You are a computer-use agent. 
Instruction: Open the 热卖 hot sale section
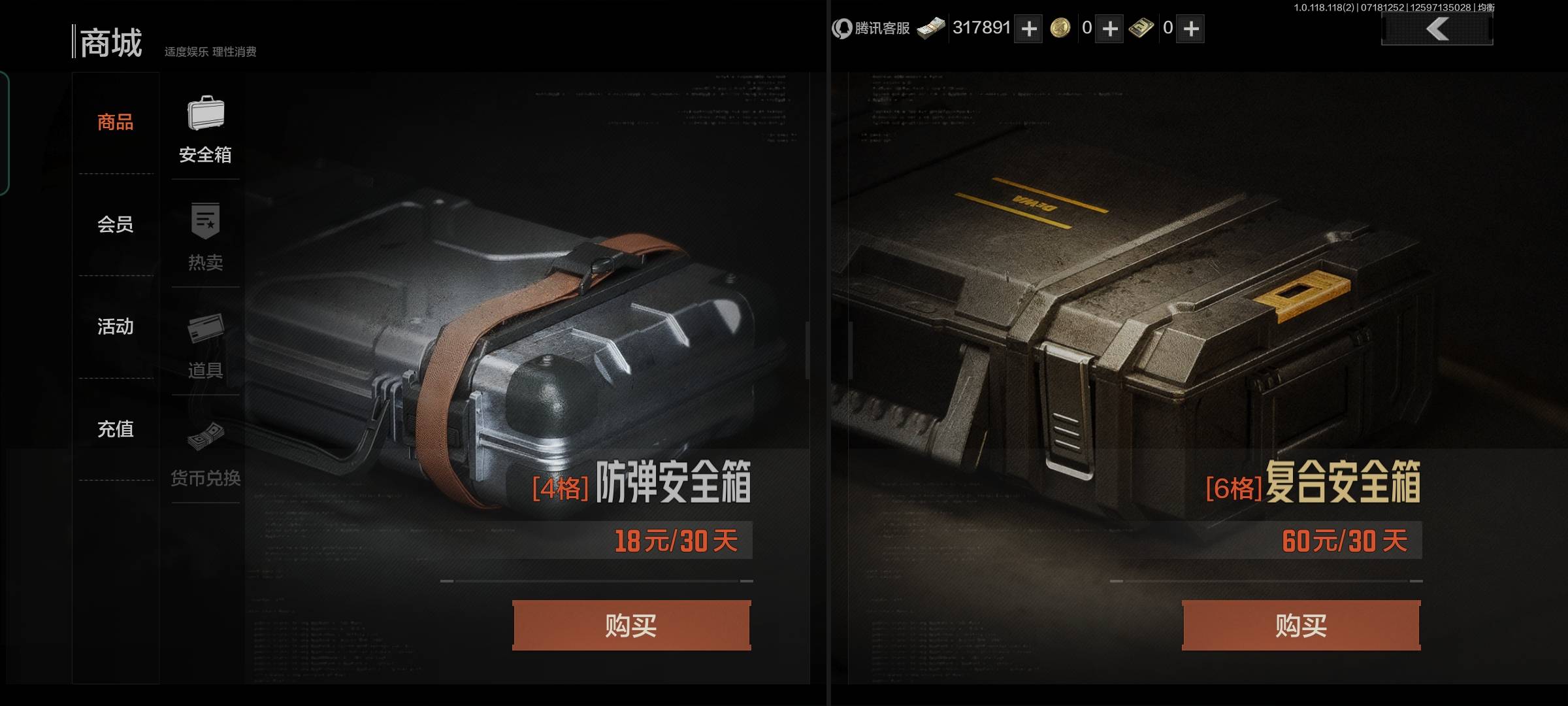pyautogui.click(x=205, y=235)
